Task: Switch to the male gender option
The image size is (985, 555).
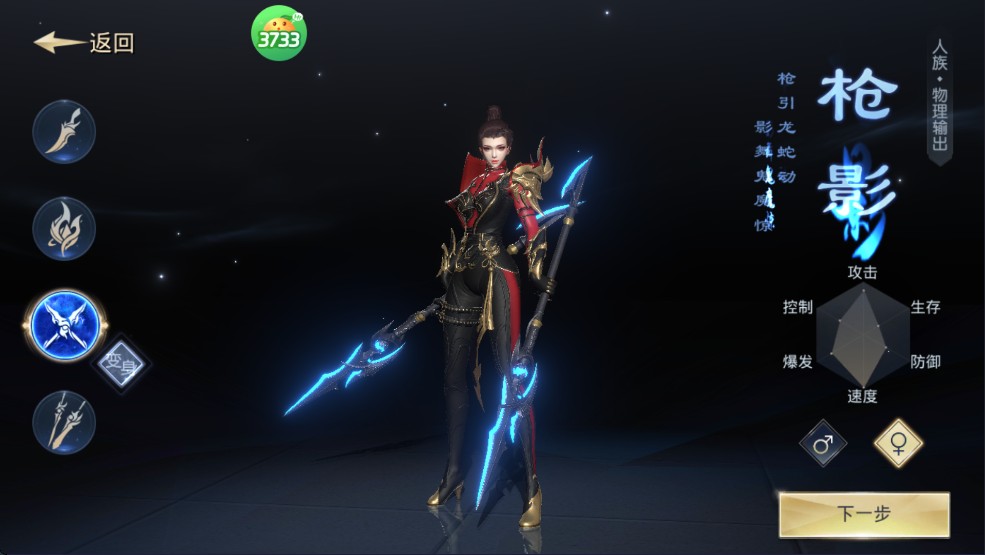Action: [x=823, y=444]
